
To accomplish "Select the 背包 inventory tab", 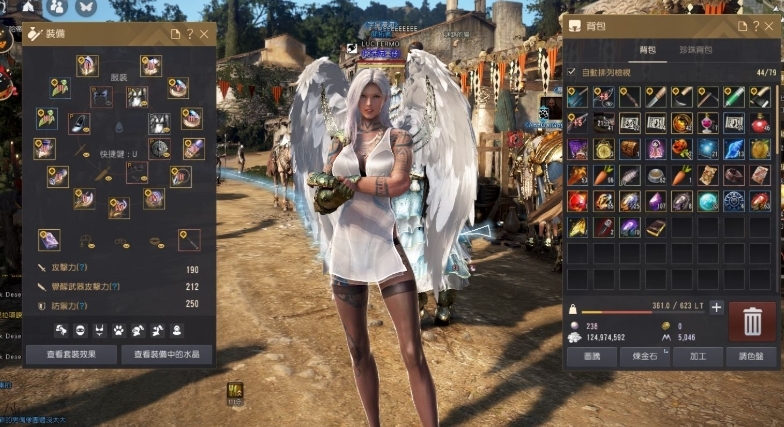I will click(x=647, y=49).
